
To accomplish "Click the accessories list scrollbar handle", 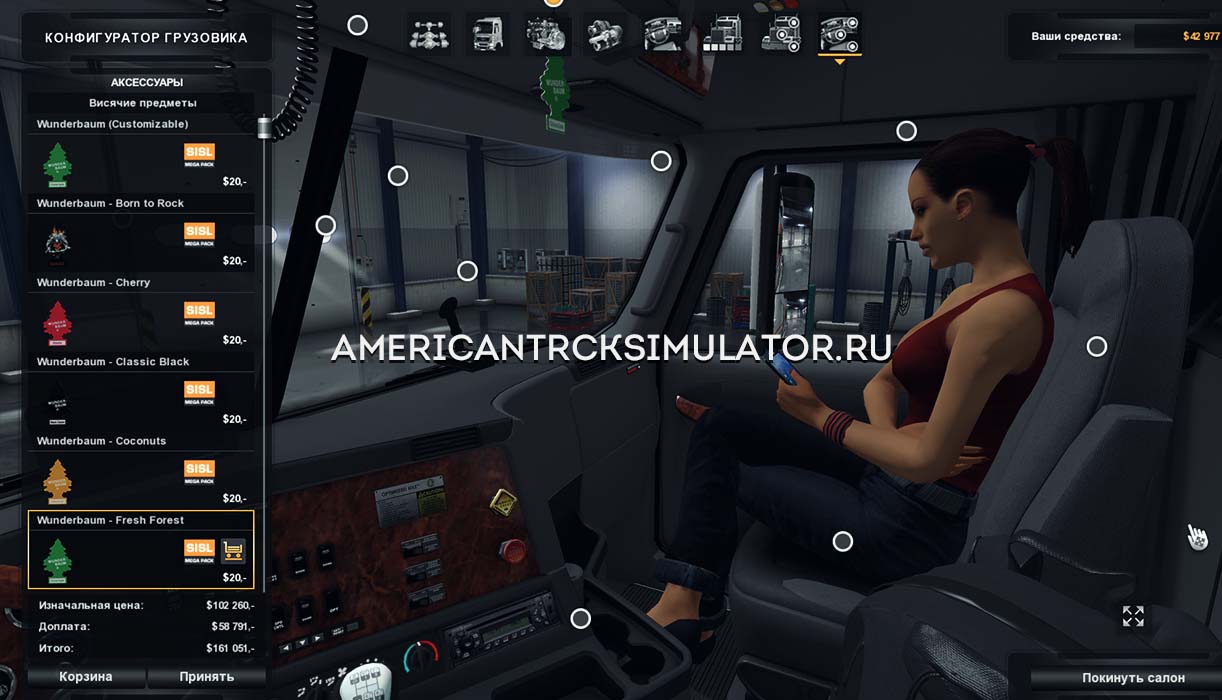I will [x=265, y=128].
